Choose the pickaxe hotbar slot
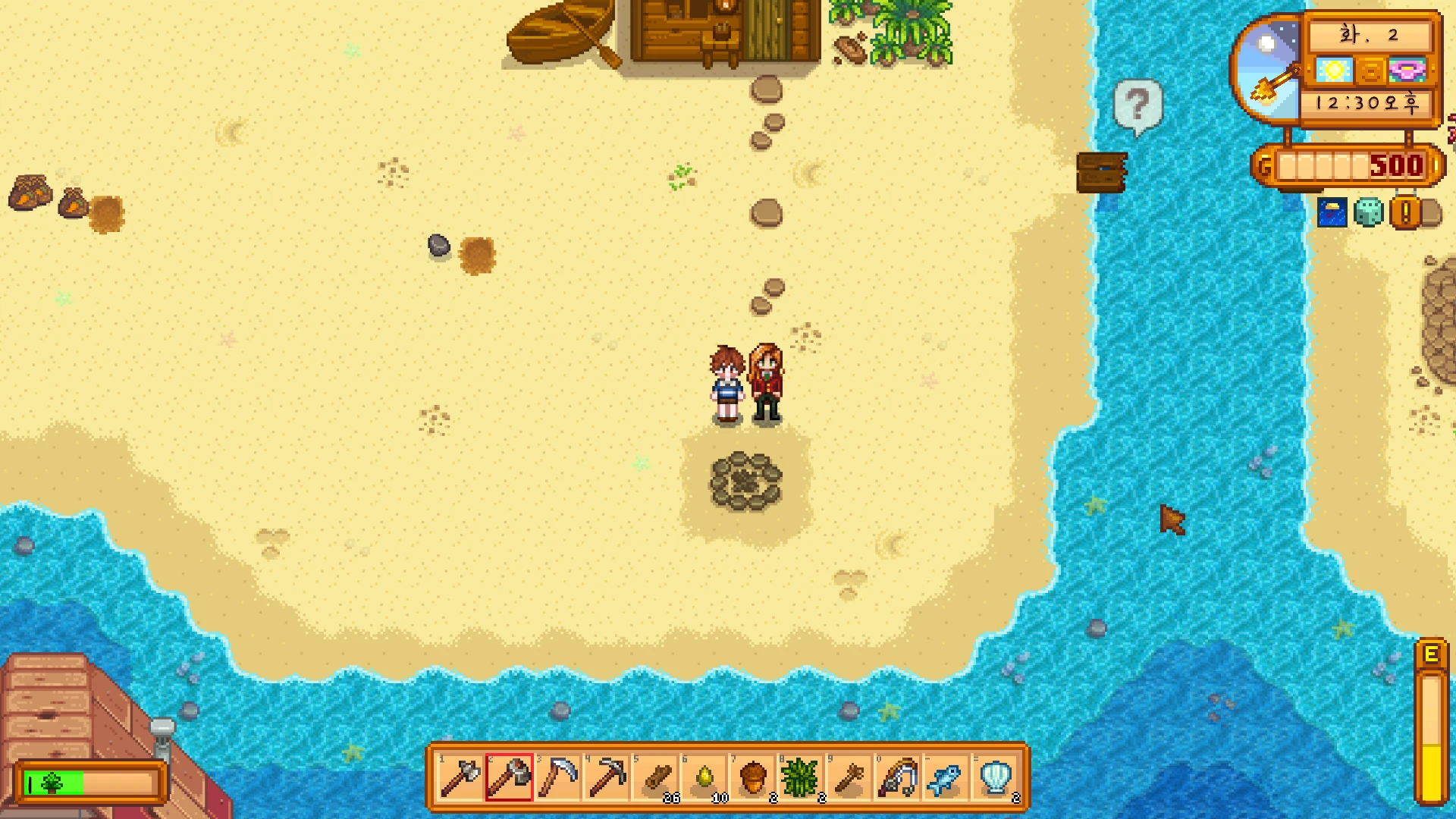The image size is (1456, 819). [x=606, y=777]
